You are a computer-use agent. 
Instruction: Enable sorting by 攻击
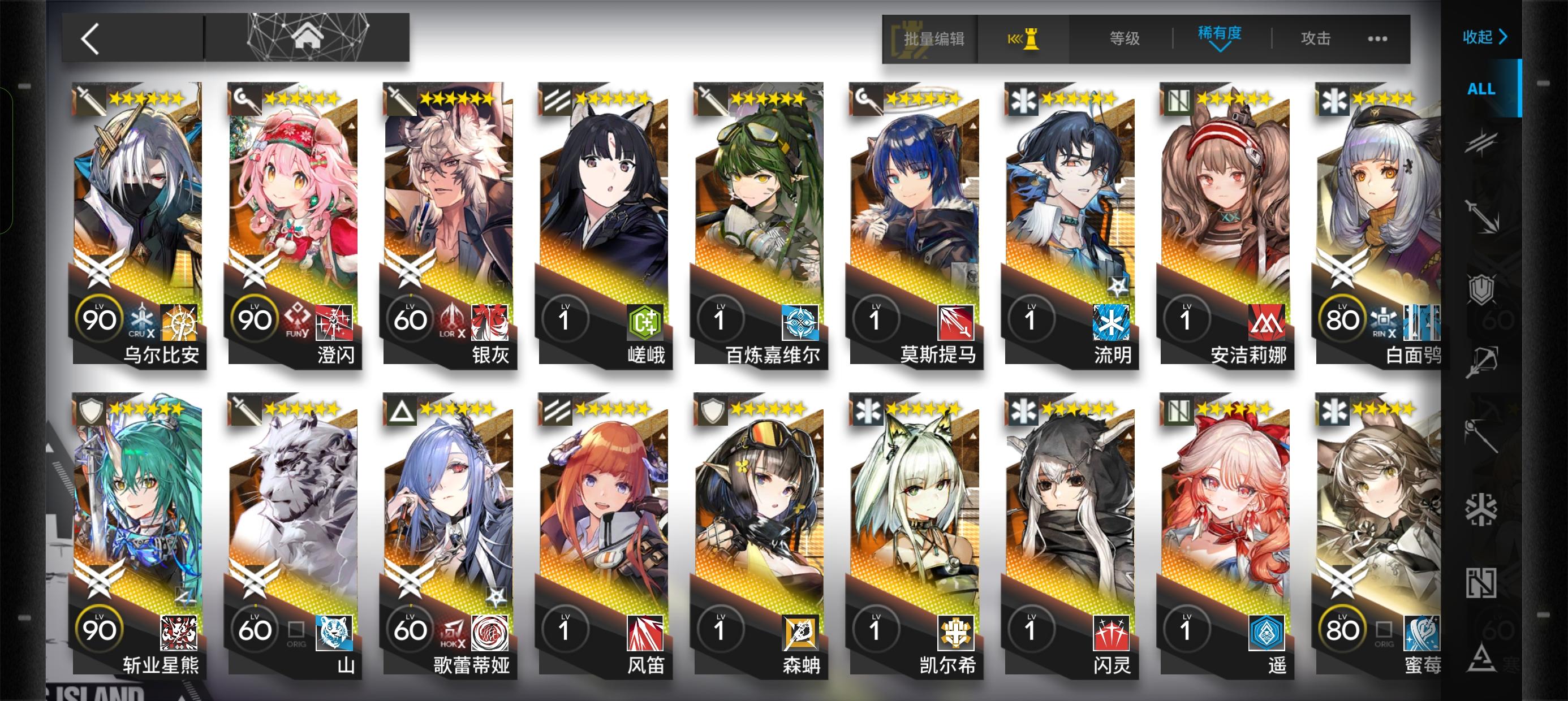click(1316, 38)
